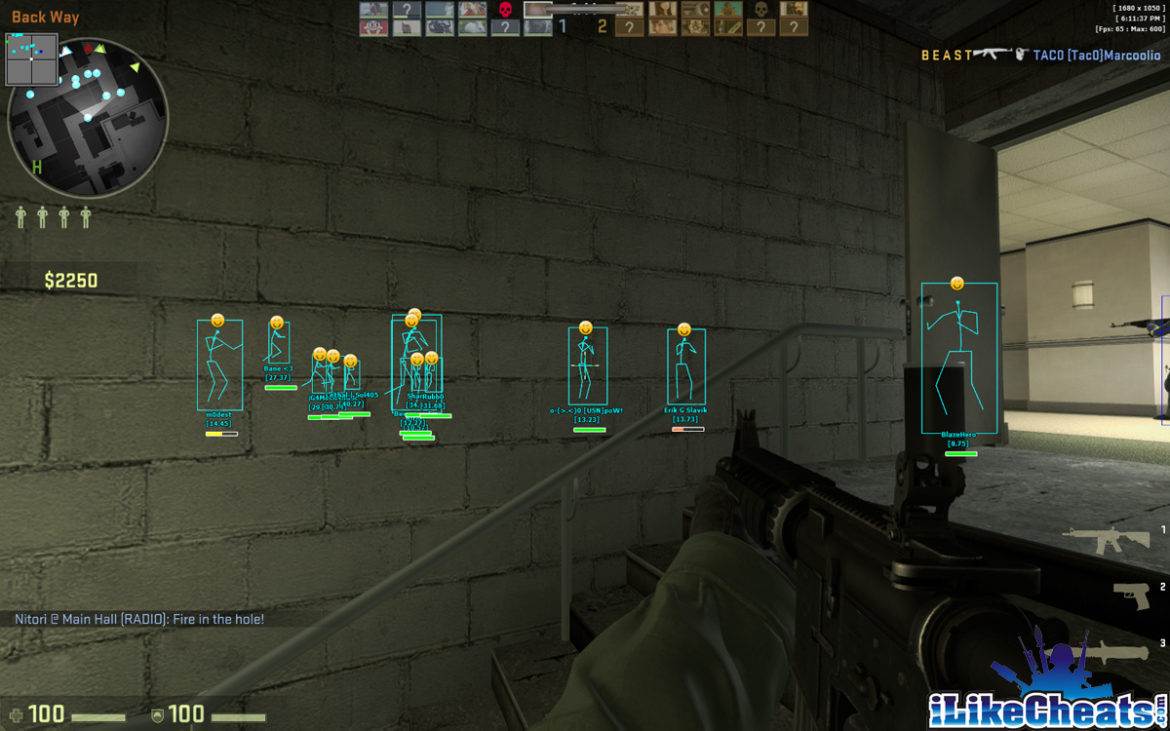
Task: Click the Nitori radio chat message
Action: [139, 620]
